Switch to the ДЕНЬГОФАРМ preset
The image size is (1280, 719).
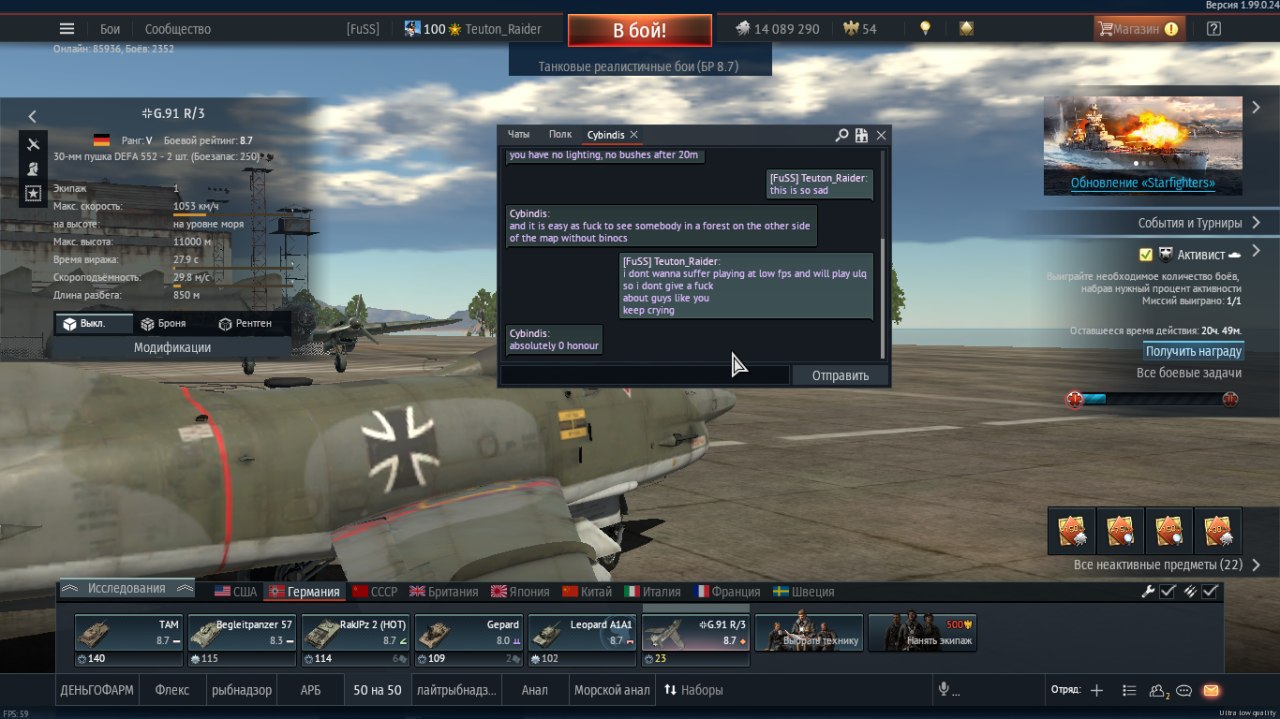pos(97,690)
